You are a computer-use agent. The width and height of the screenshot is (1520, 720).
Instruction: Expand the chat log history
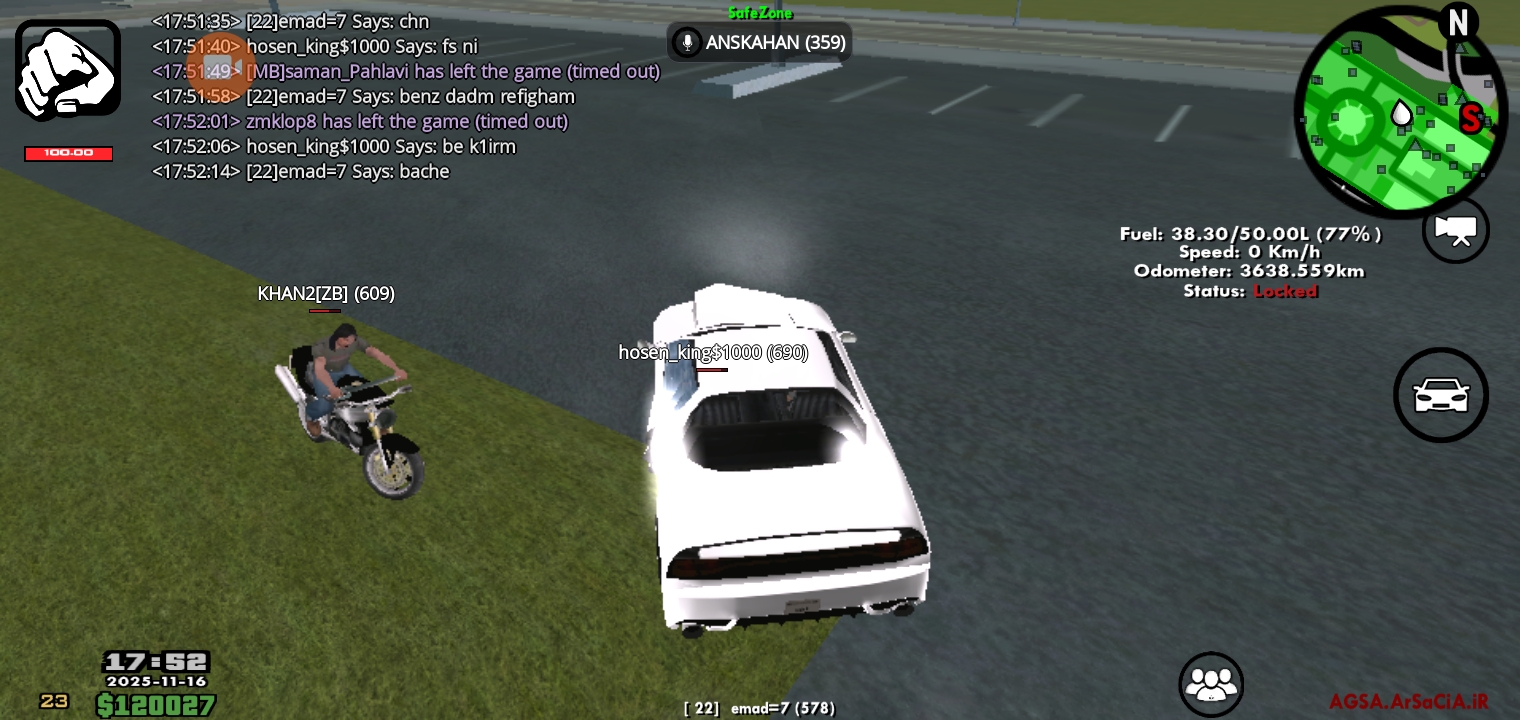[400, 95]
